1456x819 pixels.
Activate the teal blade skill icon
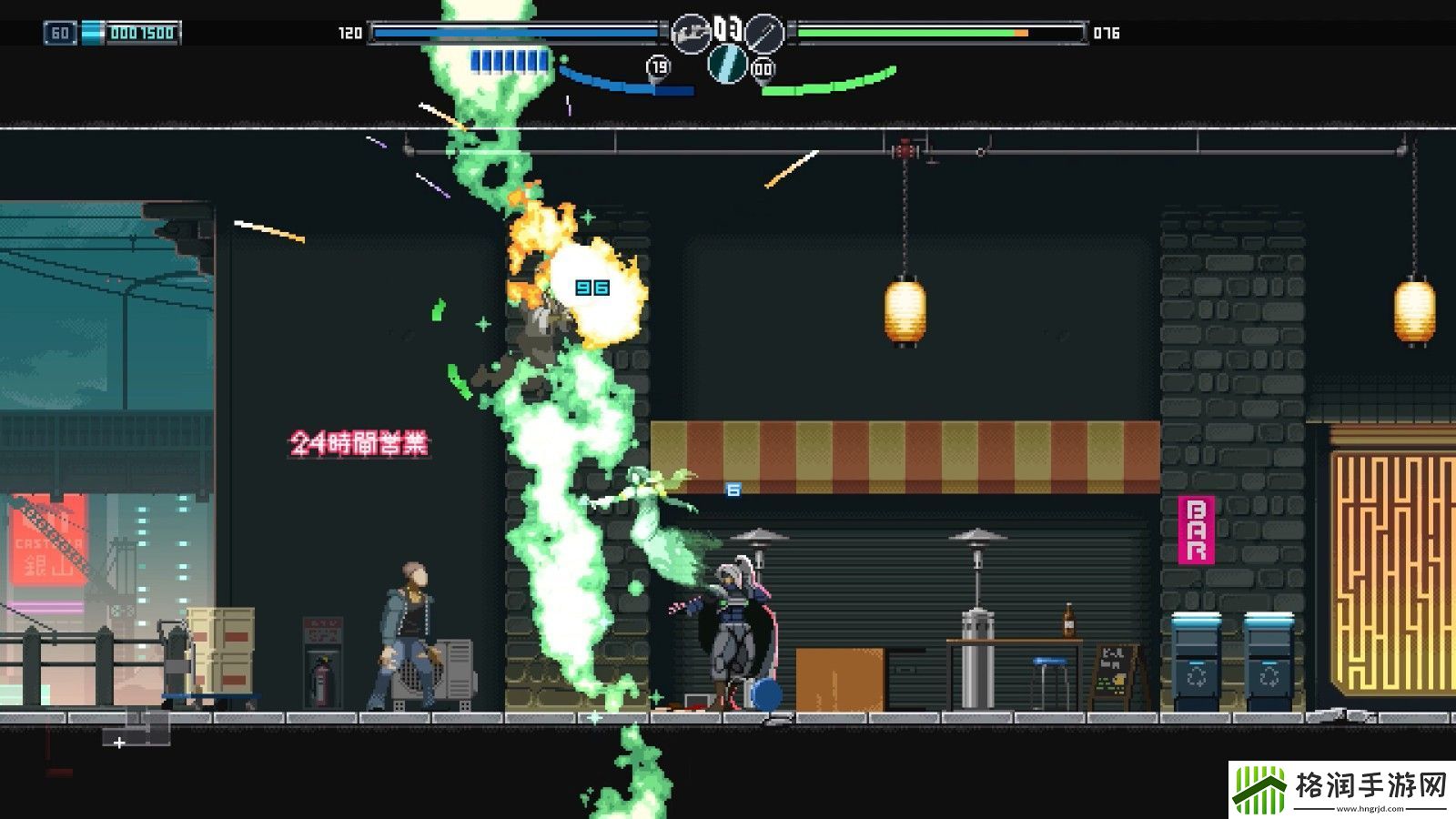coord(727,63)
